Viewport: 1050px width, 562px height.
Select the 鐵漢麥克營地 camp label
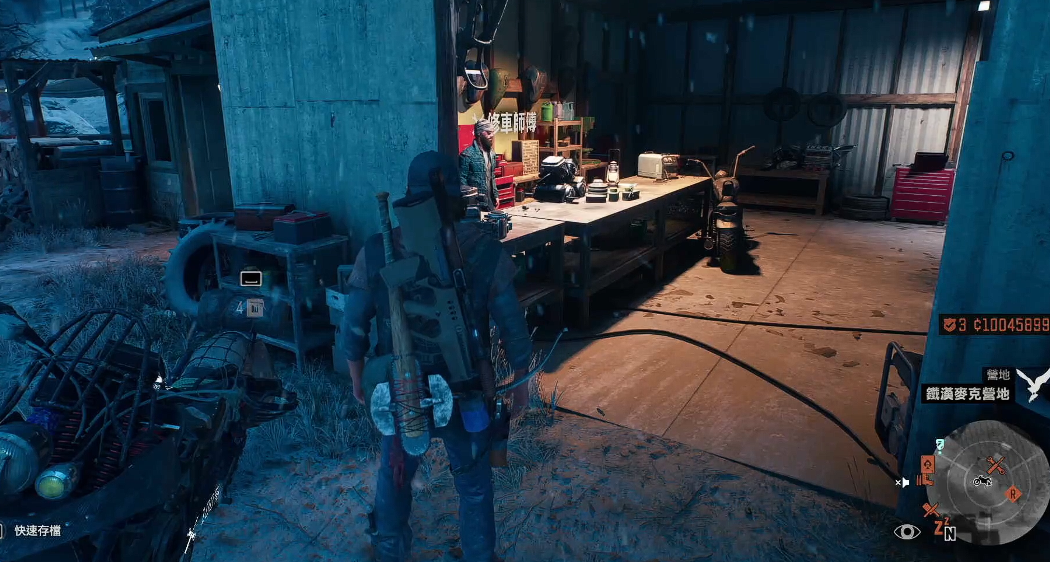coord(967,393)
